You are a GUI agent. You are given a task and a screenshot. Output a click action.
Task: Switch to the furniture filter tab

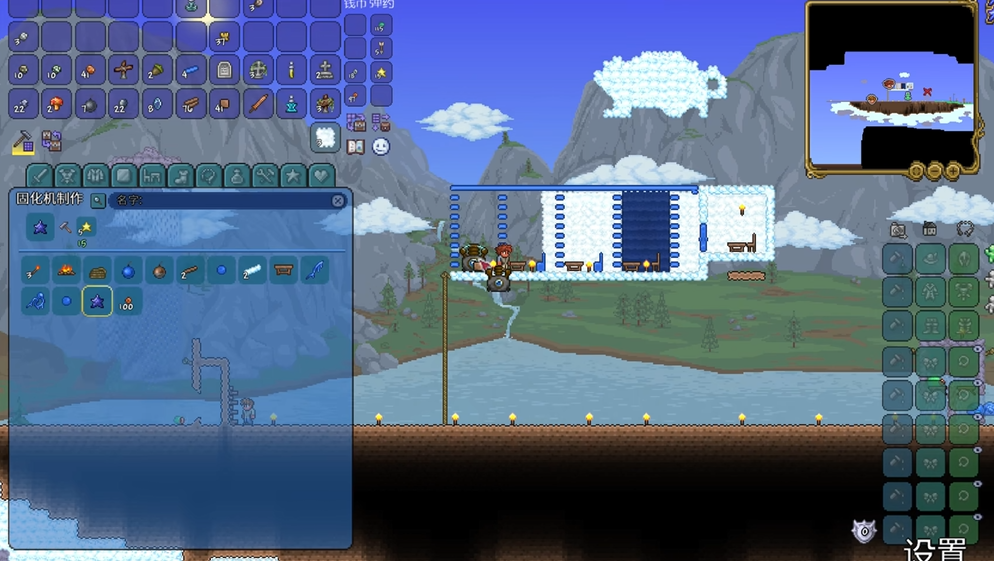pos(152,176)
